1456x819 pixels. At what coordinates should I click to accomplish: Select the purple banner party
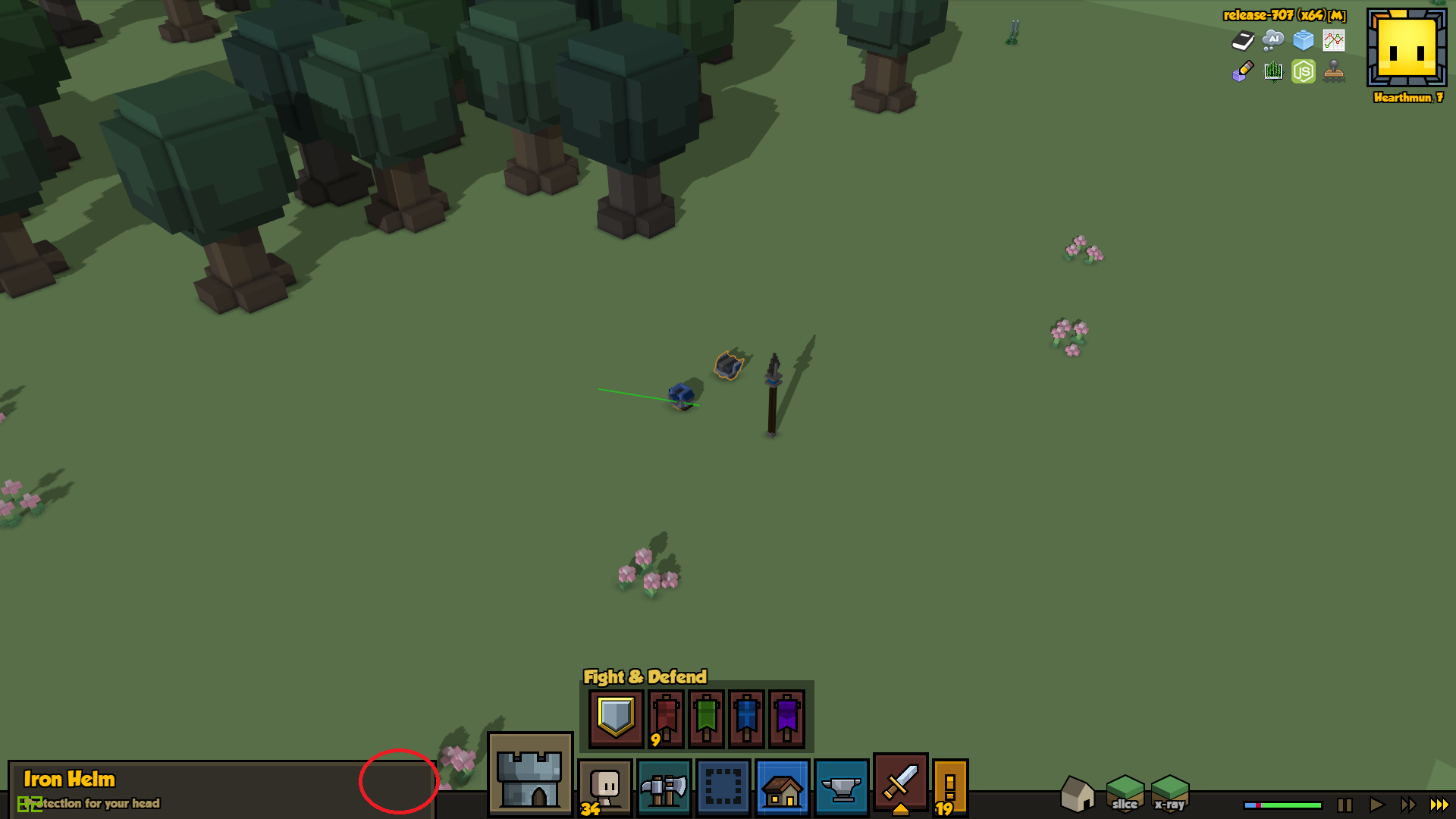pos(786,717)
